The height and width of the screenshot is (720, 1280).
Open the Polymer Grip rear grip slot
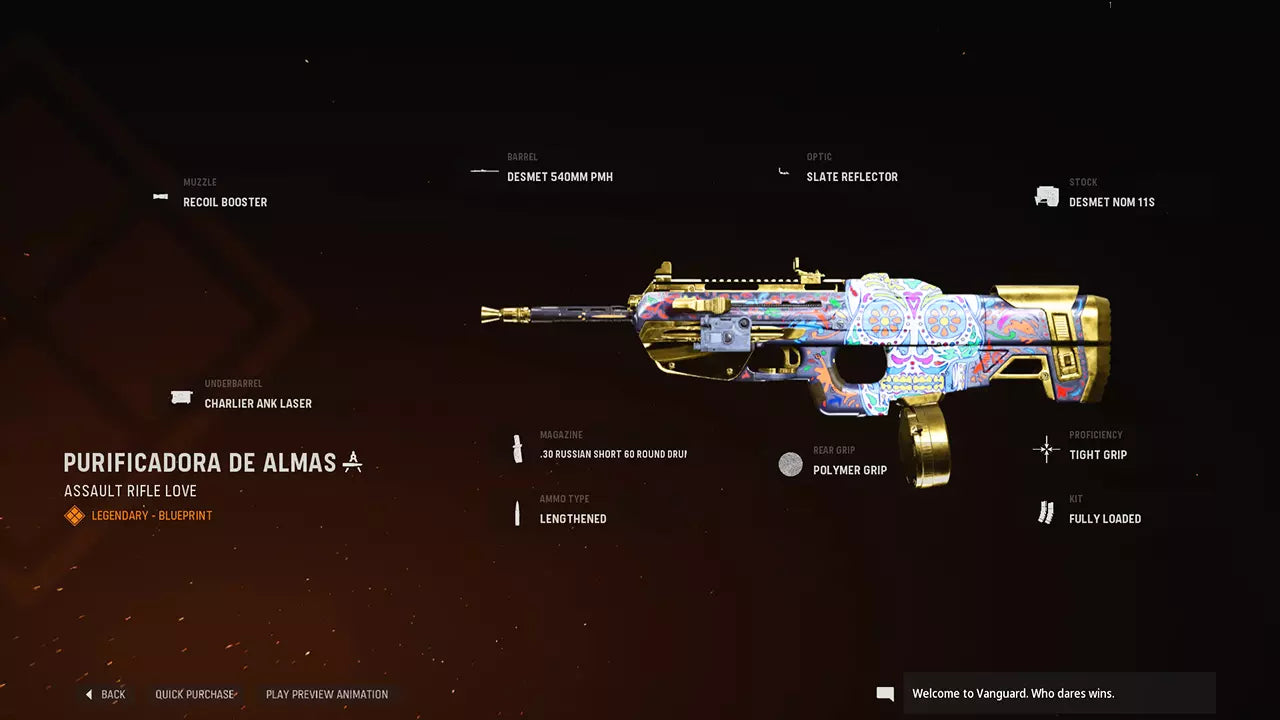pyautogui.click(x=849, y=470)
